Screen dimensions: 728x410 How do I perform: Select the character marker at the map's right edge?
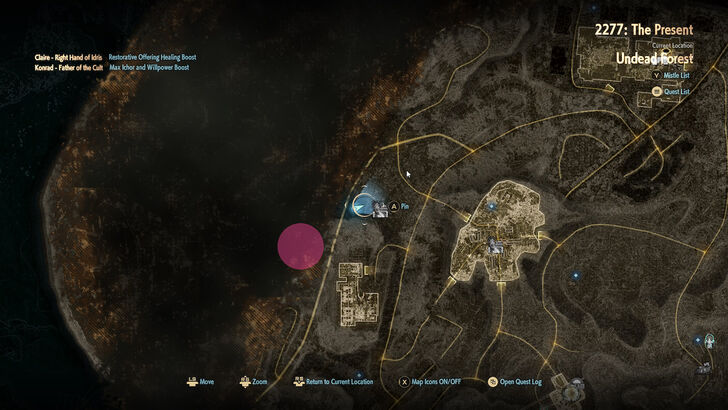pos(707,342)
